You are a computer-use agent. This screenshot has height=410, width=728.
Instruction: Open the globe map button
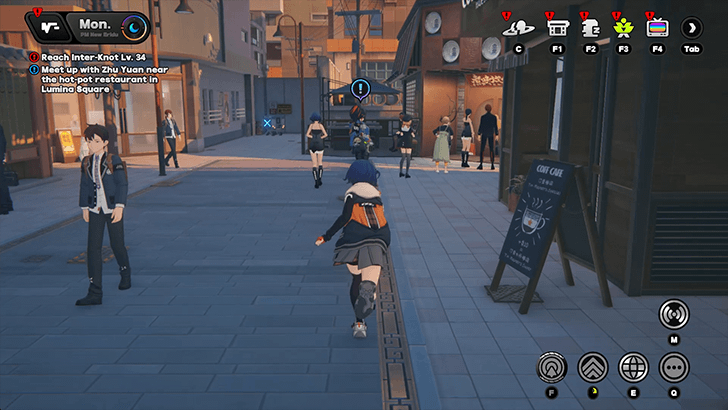pos(634,367)
